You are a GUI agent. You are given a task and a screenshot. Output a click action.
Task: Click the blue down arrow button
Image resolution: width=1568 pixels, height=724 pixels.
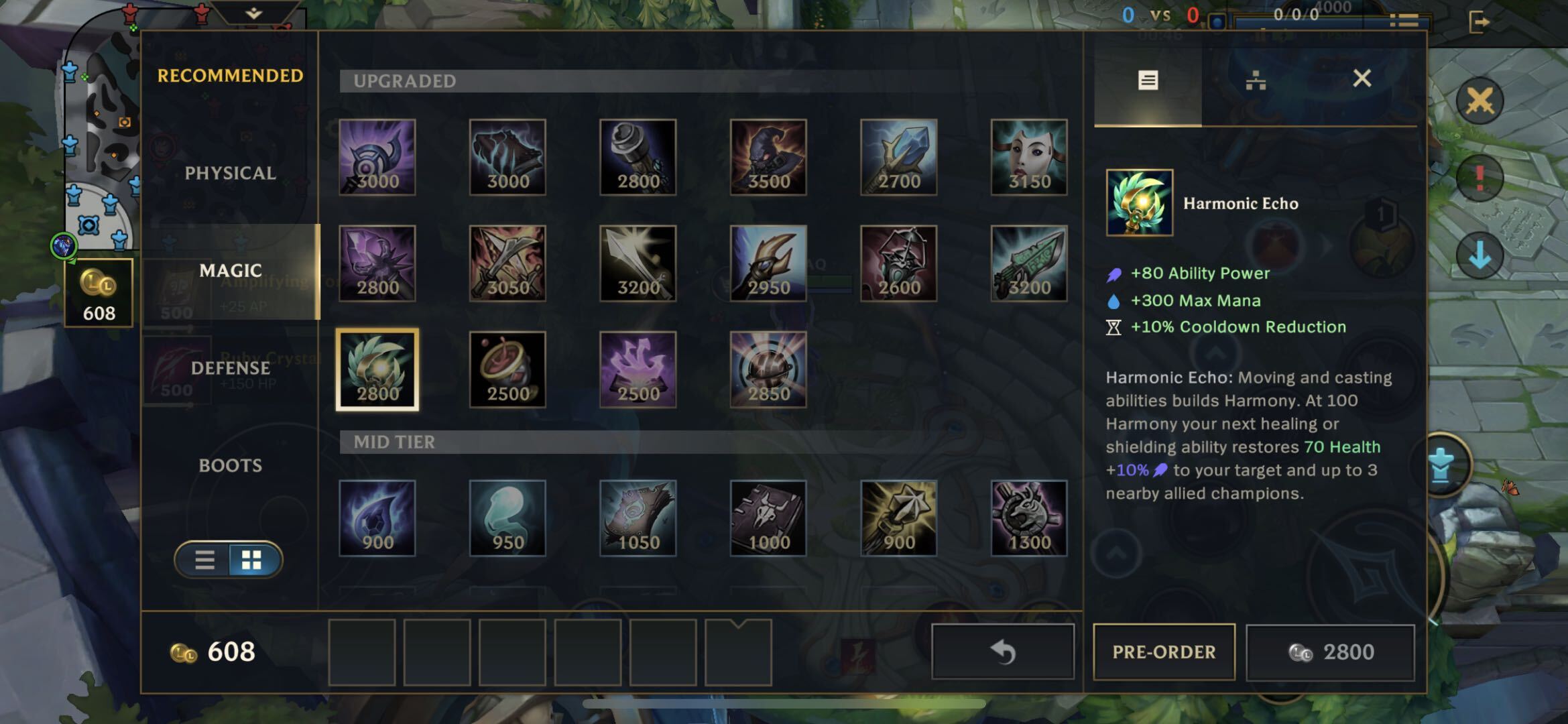(1480, 255)
